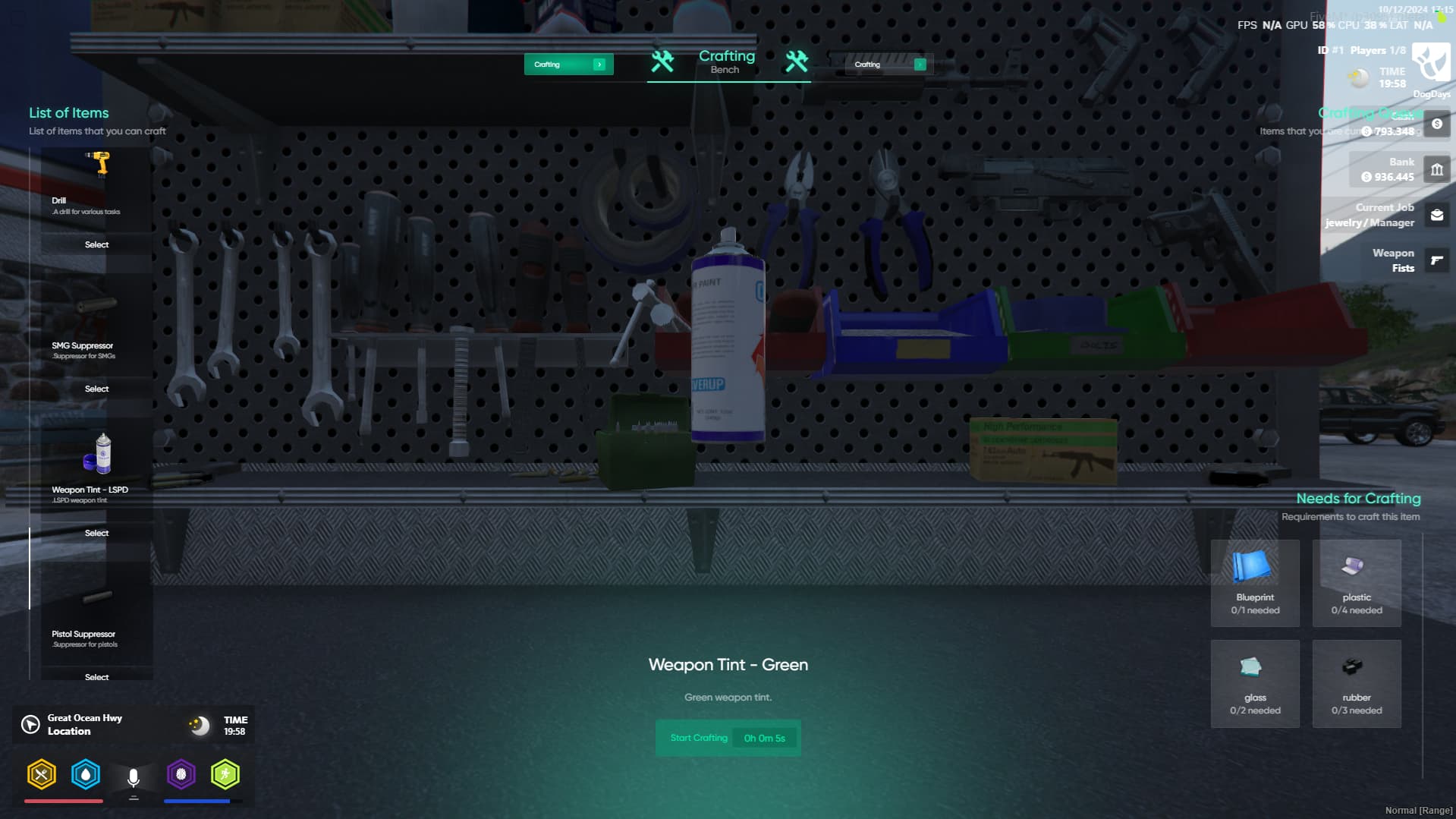Click the blue thirst water-drop icon
The image size is (1456, 819).
tap(86, 774)
